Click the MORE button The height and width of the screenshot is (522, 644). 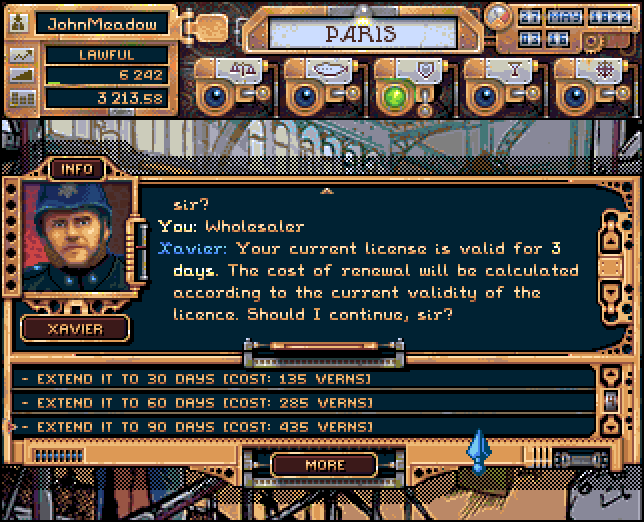tap(323, 465)
